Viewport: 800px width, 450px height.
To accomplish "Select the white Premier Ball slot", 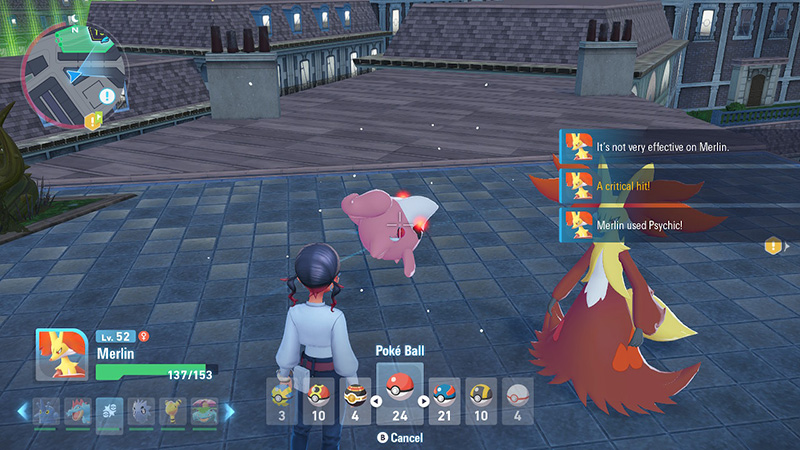I will 516,400.
